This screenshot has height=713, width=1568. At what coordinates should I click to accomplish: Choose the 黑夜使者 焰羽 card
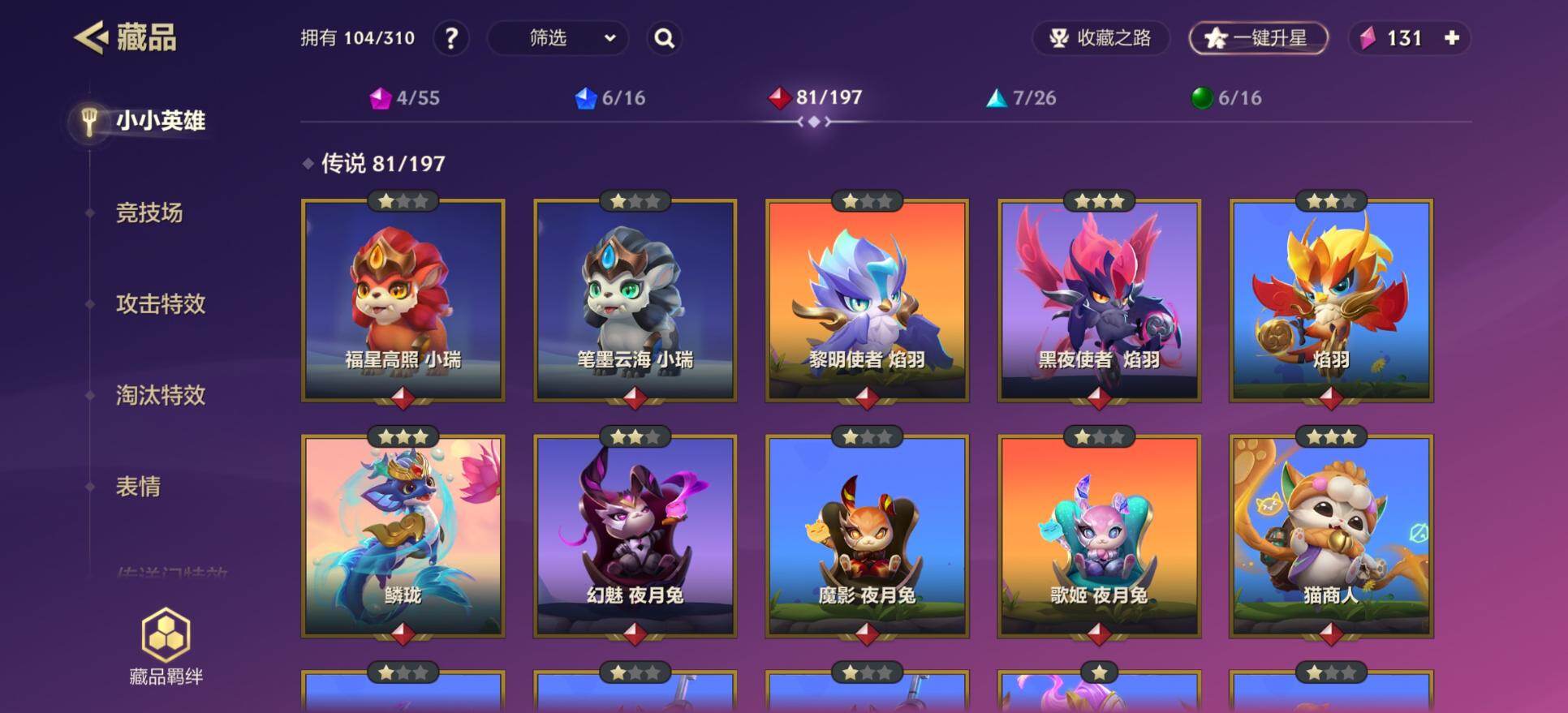(x=1099, y=300)
